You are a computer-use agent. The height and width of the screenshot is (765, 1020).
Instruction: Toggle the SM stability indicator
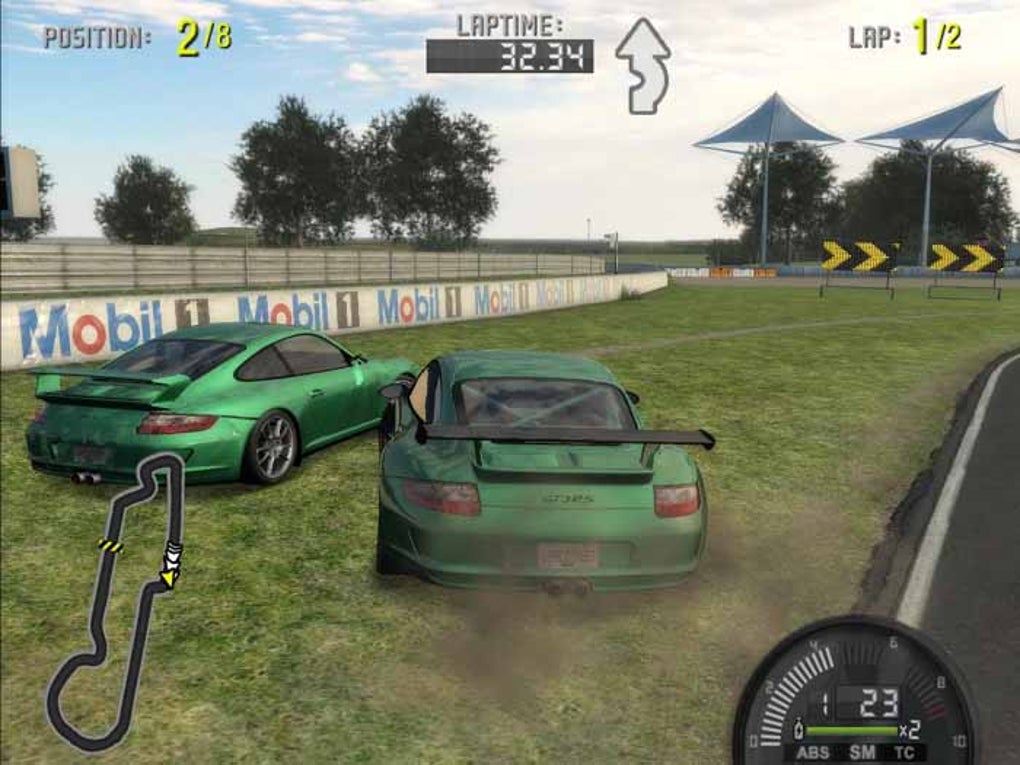pyautogui.click(x=861, y=753)
